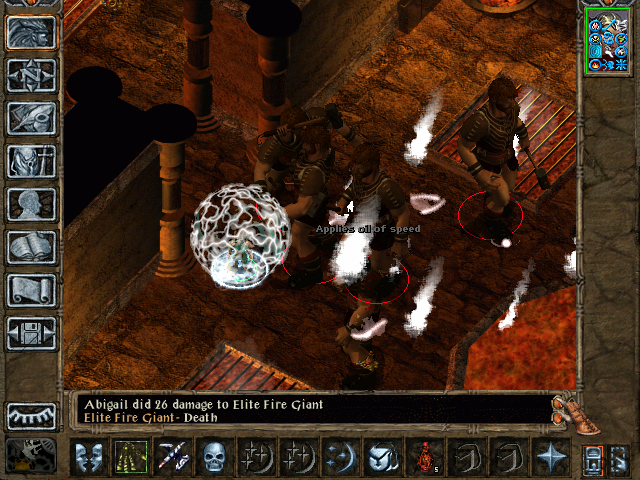Toggle pause with the clock gear button
Viewport: 640px width, 480px height.
pyautogui.click(x=31, y=456)
